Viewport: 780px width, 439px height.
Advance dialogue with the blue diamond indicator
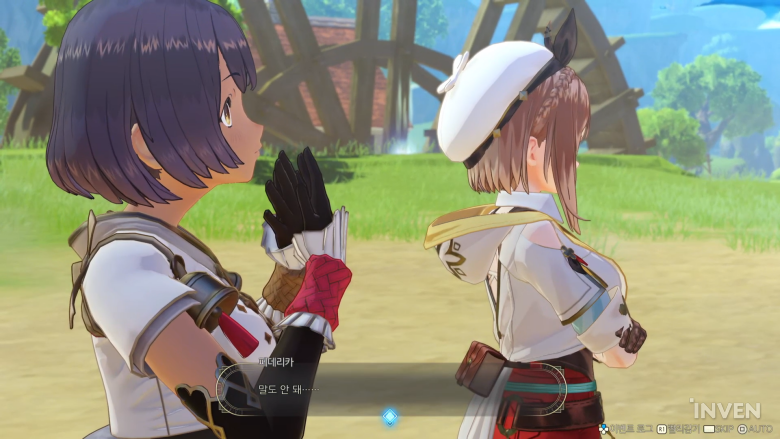coord(390,416)
